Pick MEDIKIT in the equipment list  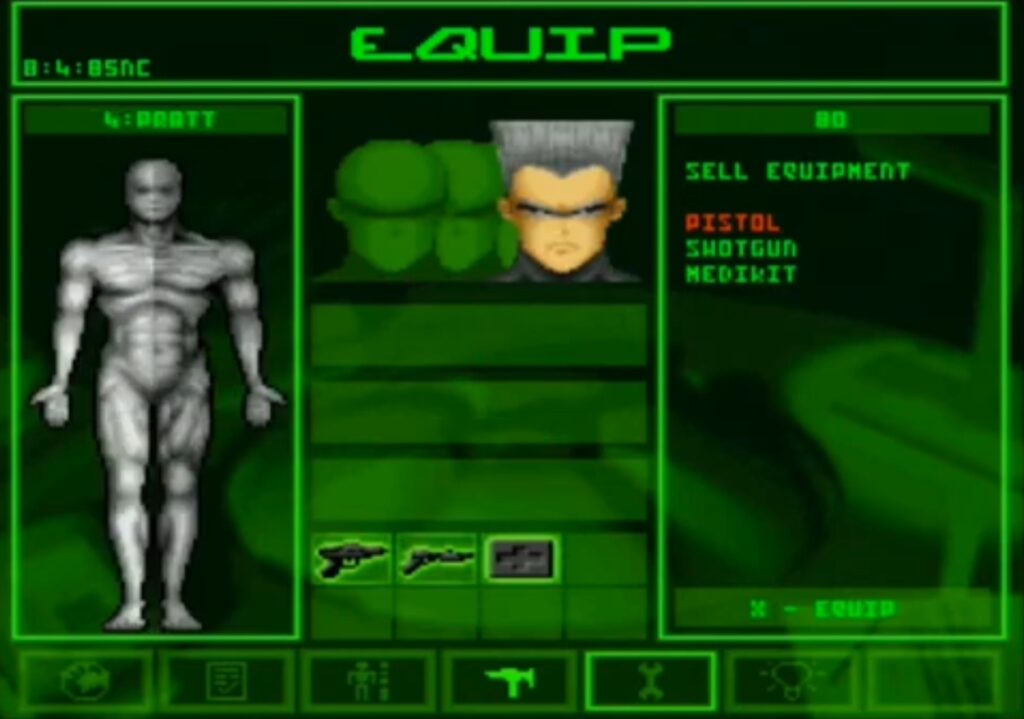741,273
